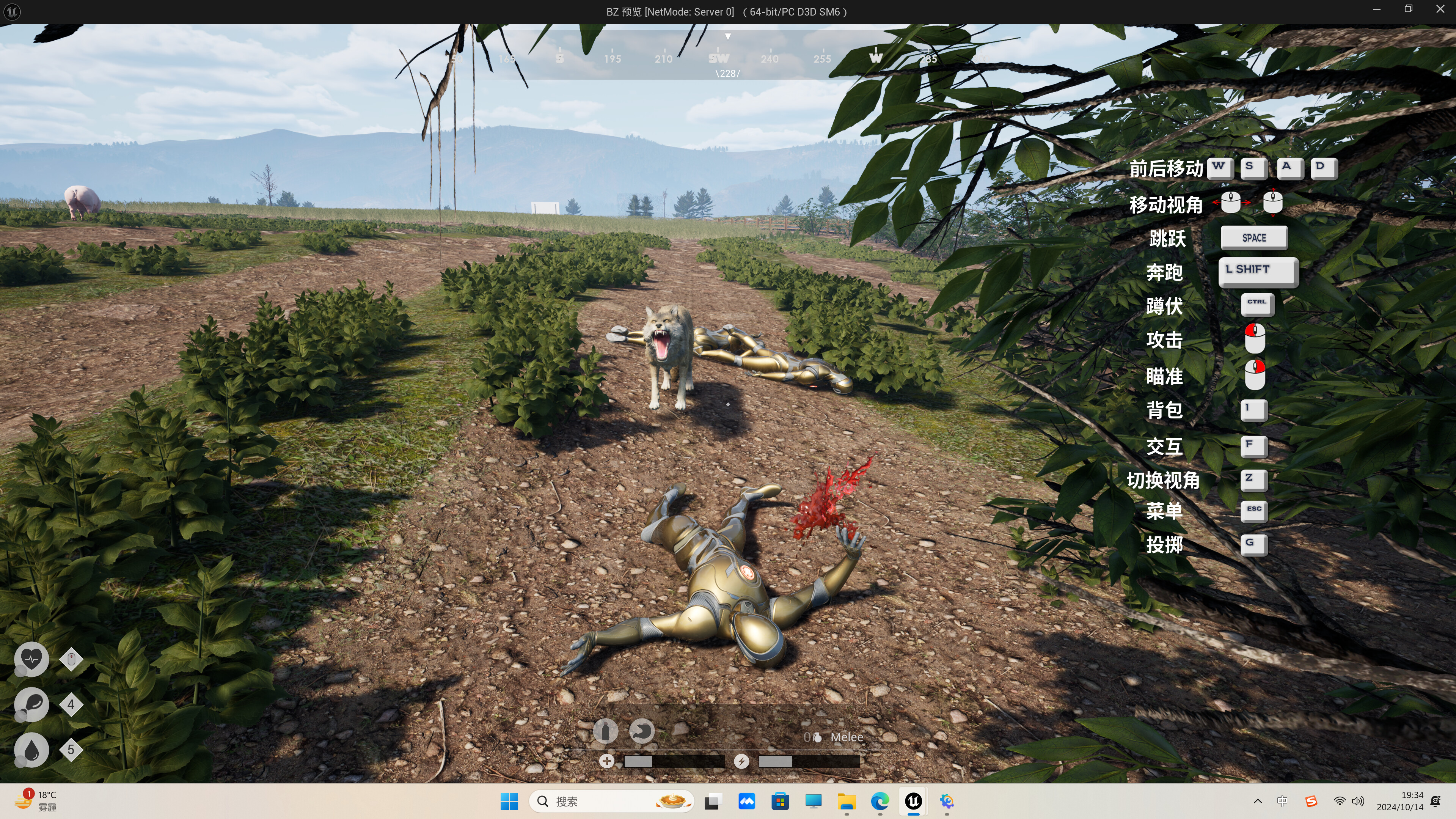1456x819 pixels.
Task: Click the SPACE key for 跳跃 jump
Action: [x=1253, y=237]
